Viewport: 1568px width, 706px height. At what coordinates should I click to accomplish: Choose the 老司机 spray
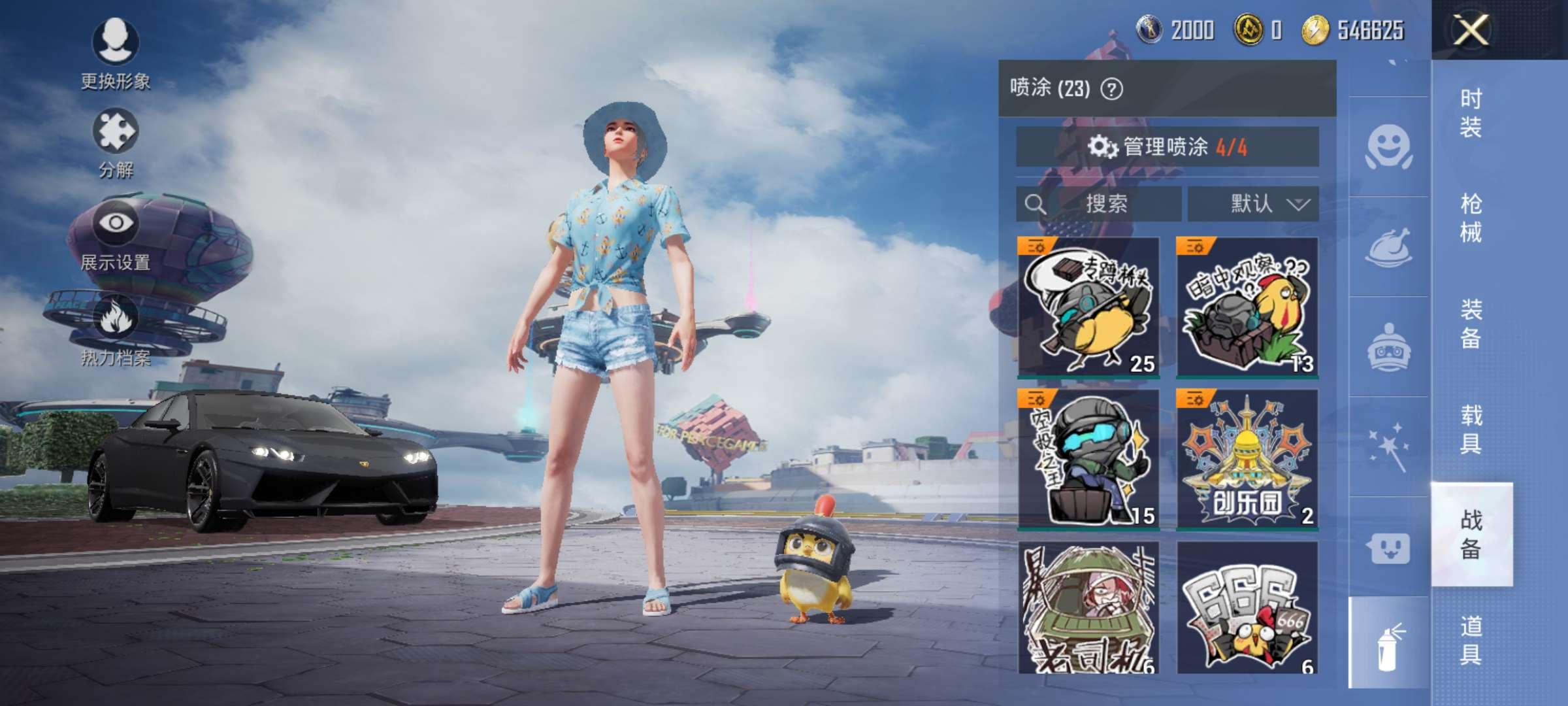[1088, 608]
